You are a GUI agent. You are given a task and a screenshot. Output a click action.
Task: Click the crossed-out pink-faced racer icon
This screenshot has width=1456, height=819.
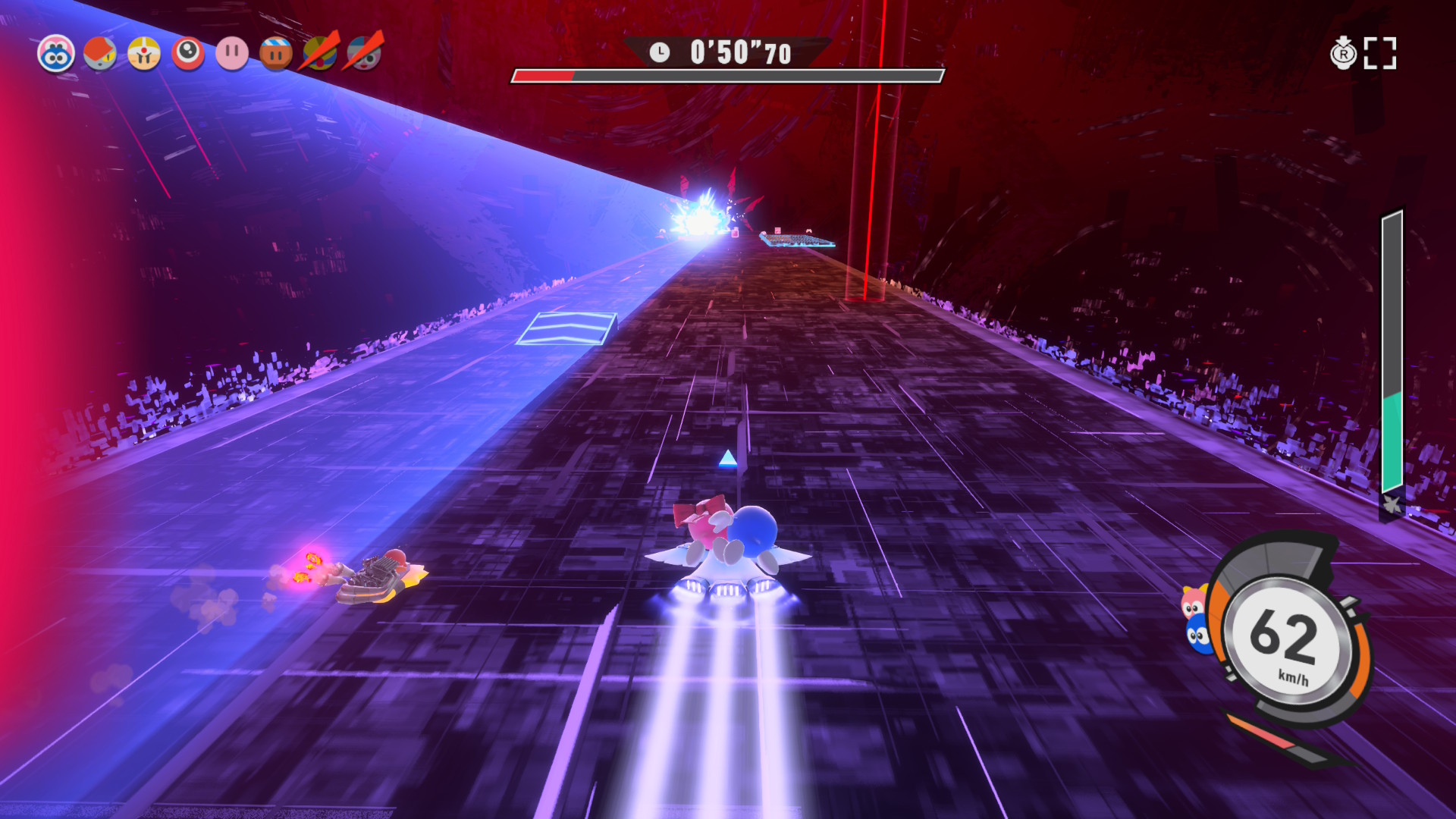click(x=365, y=53)
